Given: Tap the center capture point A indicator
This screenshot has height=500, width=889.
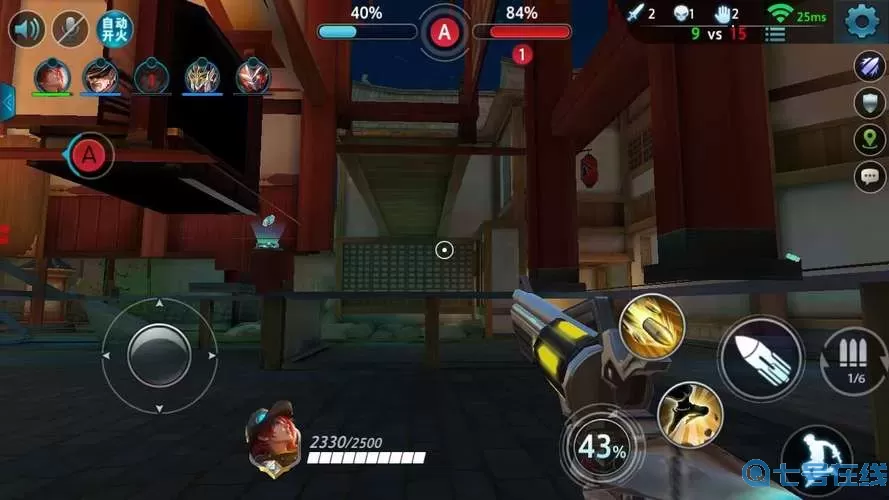Looking at the screenshot, I should point(444,32).
